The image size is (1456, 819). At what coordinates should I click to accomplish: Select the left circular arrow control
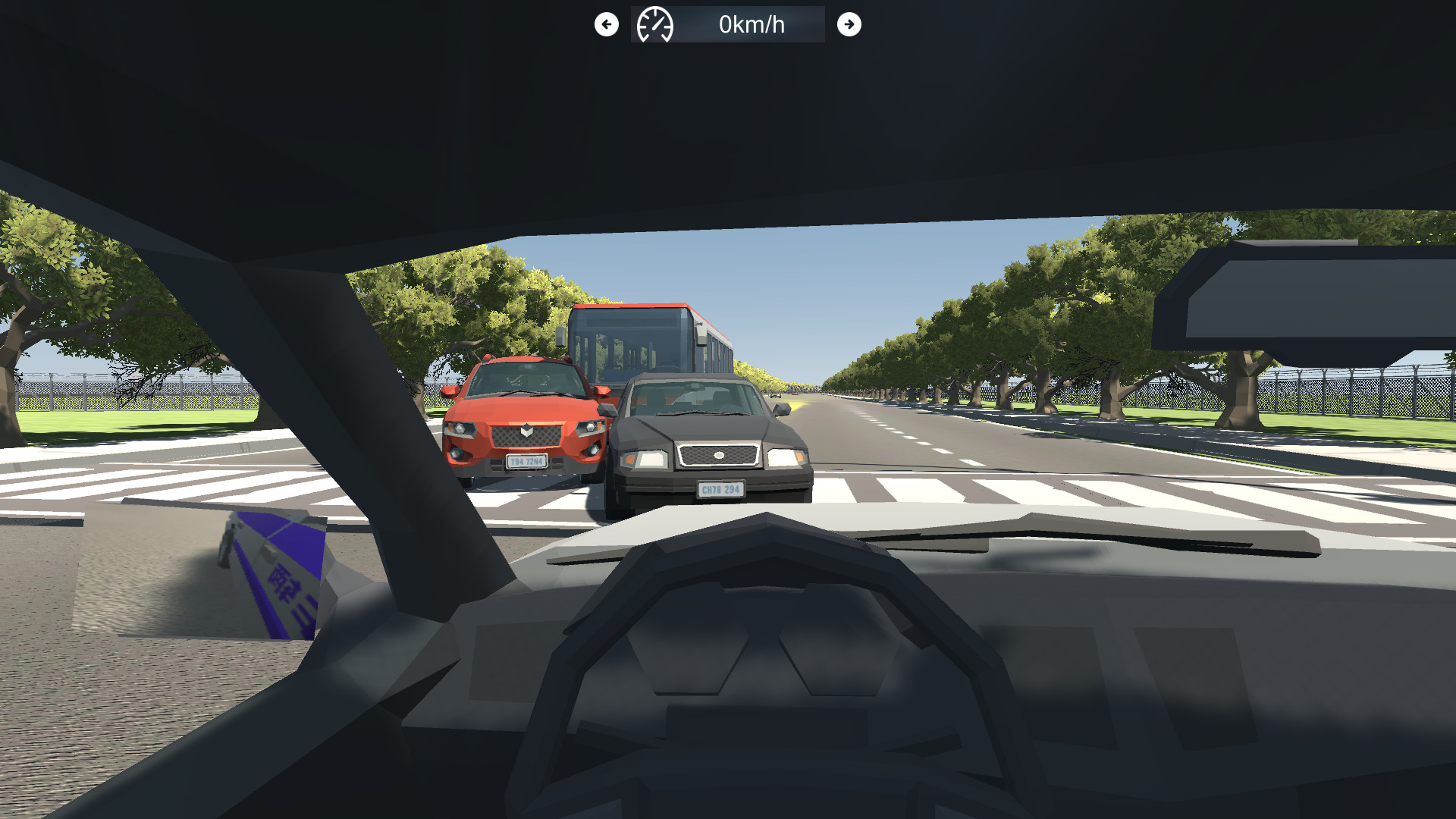pos(605,24)
